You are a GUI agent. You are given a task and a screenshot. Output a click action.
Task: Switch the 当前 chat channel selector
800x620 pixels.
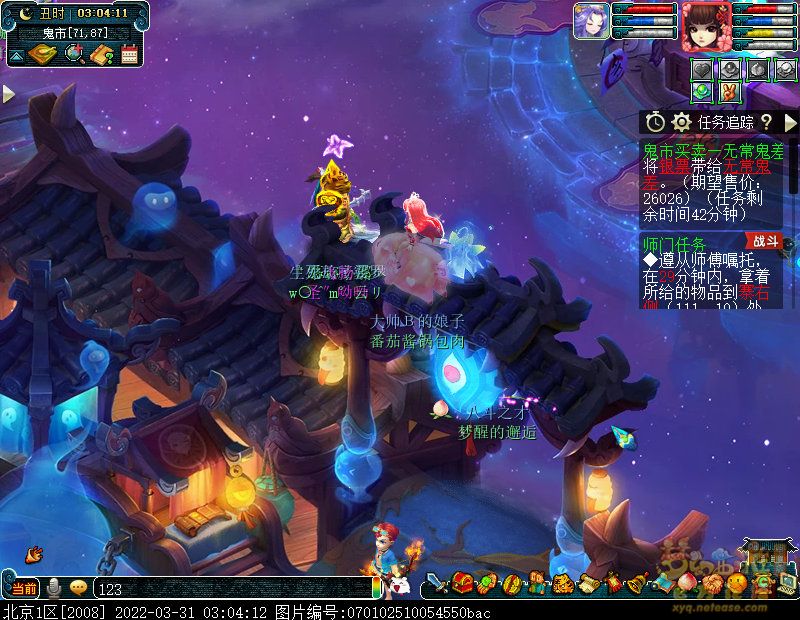pyautogui.click(x=24, y=587)
